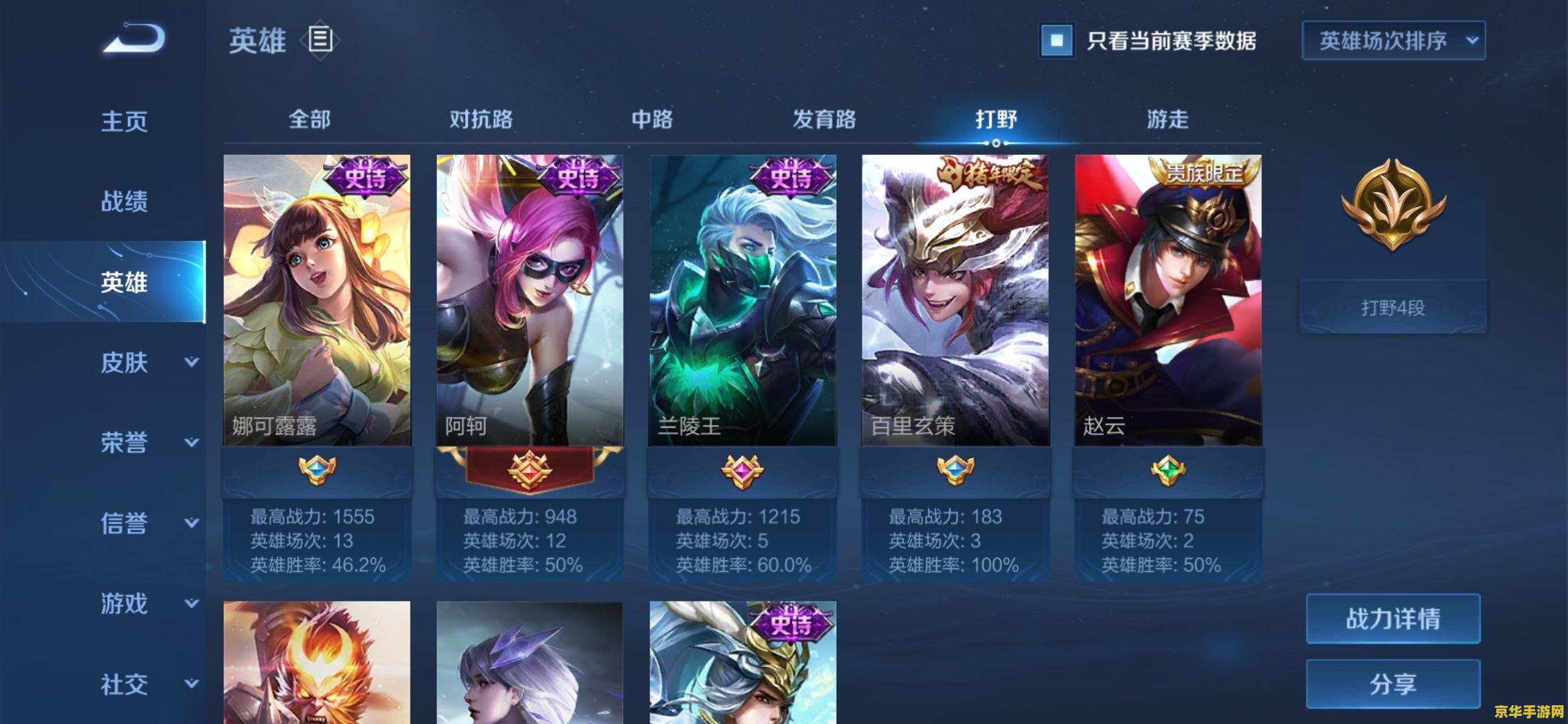The width and height of the screenshot is (1568, 724).
Task: Switch to the 中路 mid lane tab
Action: pyautogui.click(x=652, y=119)
